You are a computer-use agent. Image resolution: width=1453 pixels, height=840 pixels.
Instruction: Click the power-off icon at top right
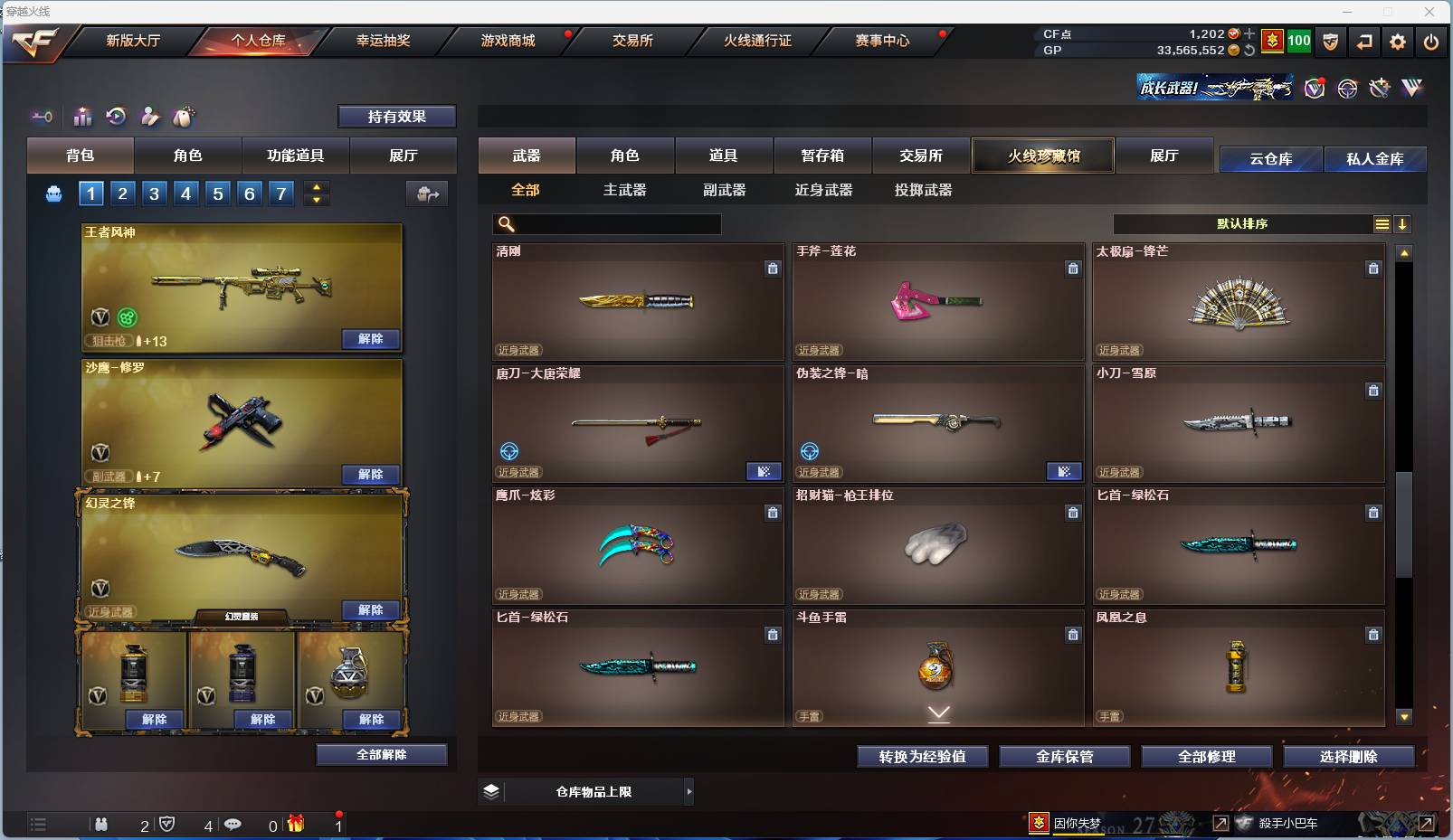(x=1431, y=41)
